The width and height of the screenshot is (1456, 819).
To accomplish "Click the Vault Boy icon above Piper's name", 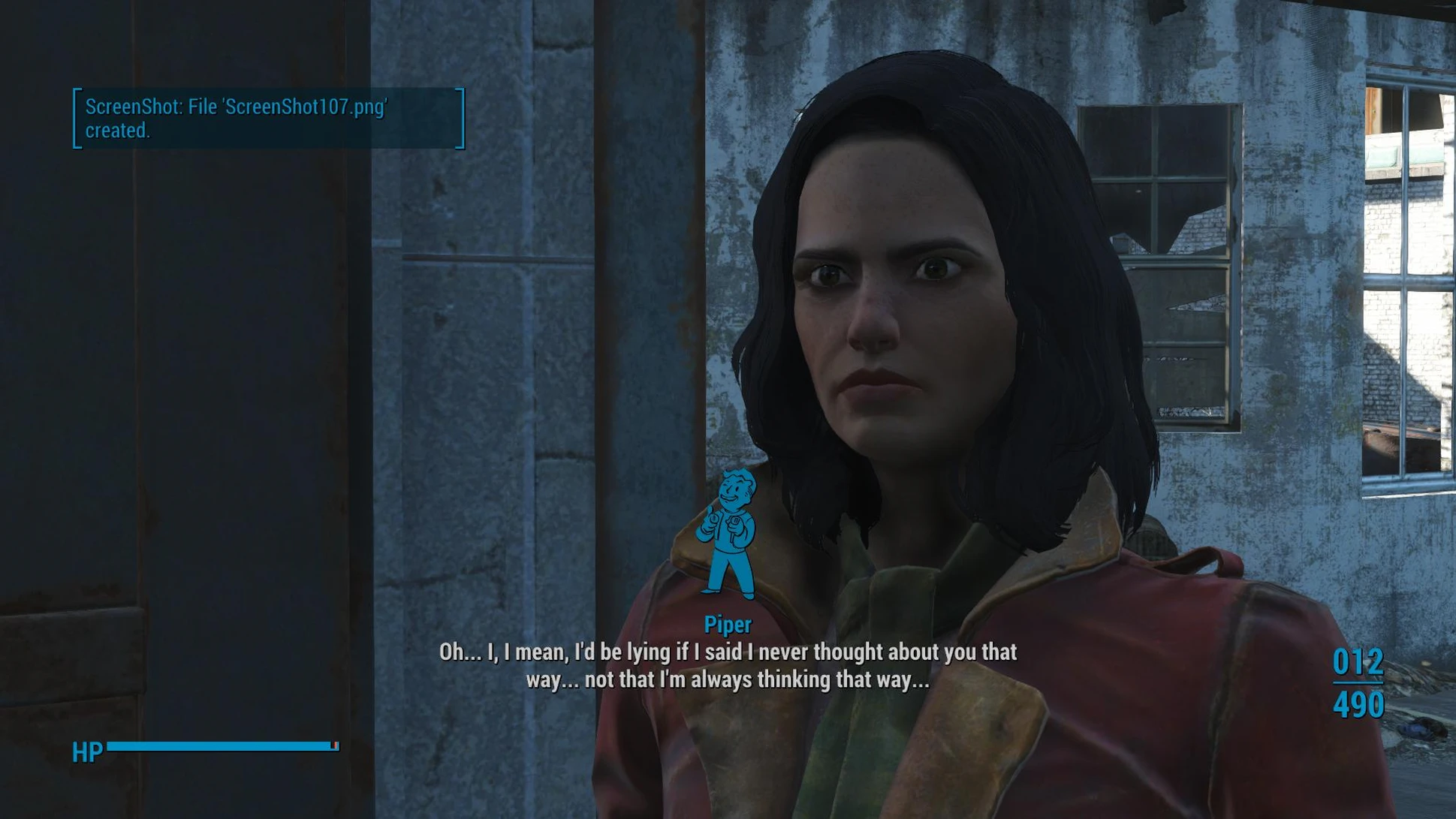I will click(727, 533).
